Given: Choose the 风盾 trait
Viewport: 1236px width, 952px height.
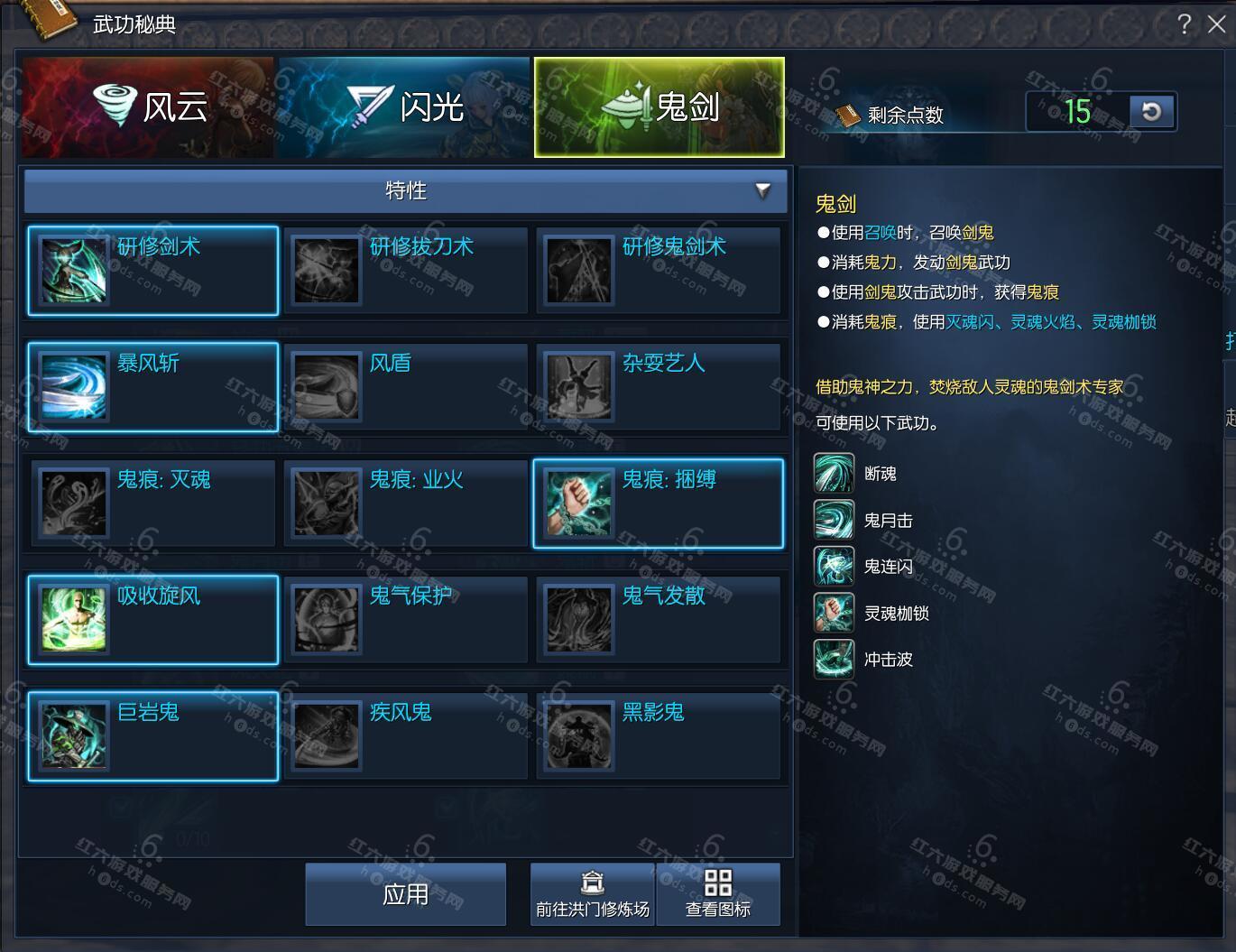Looking at the screenshot, I should pos(406,387).
